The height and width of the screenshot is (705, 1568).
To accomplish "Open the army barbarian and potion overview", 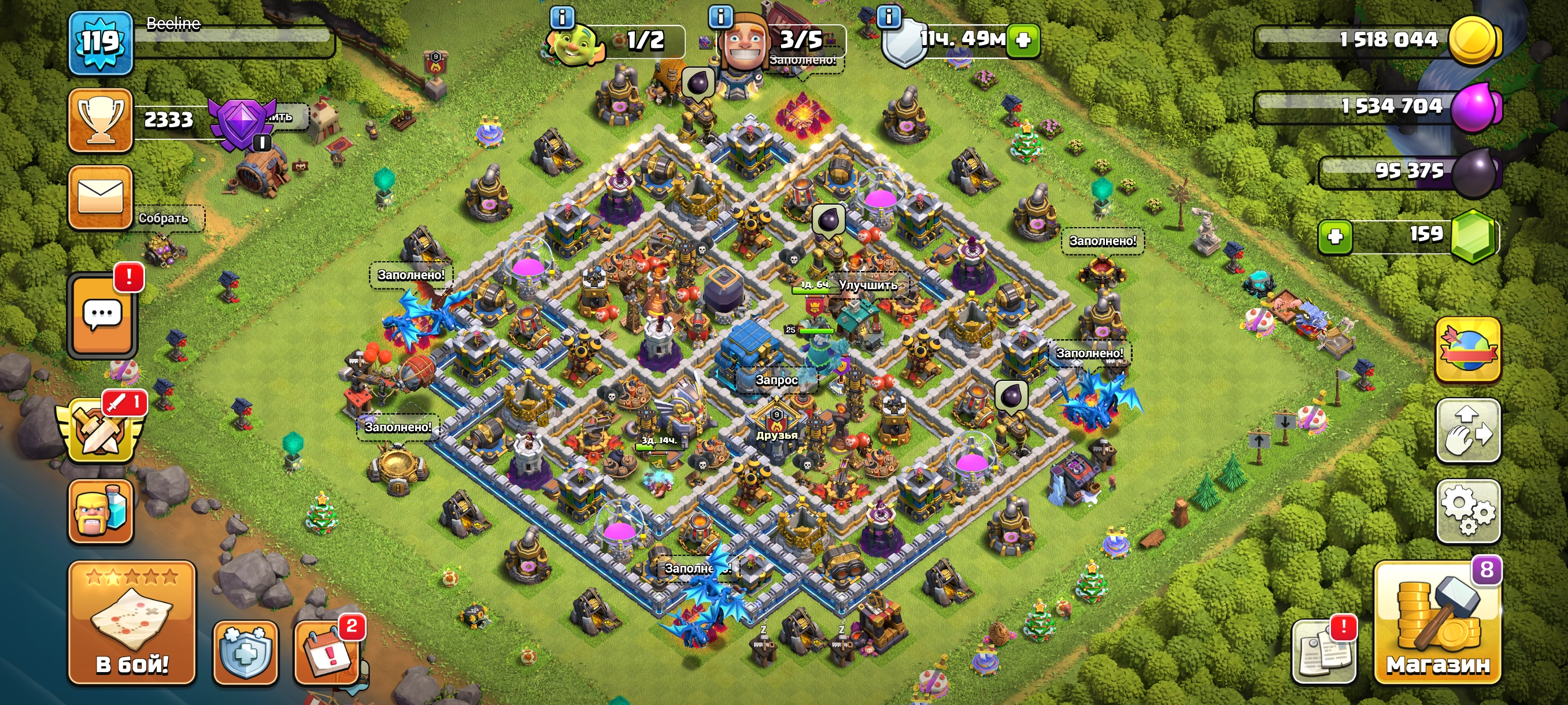I will [101, 511].
